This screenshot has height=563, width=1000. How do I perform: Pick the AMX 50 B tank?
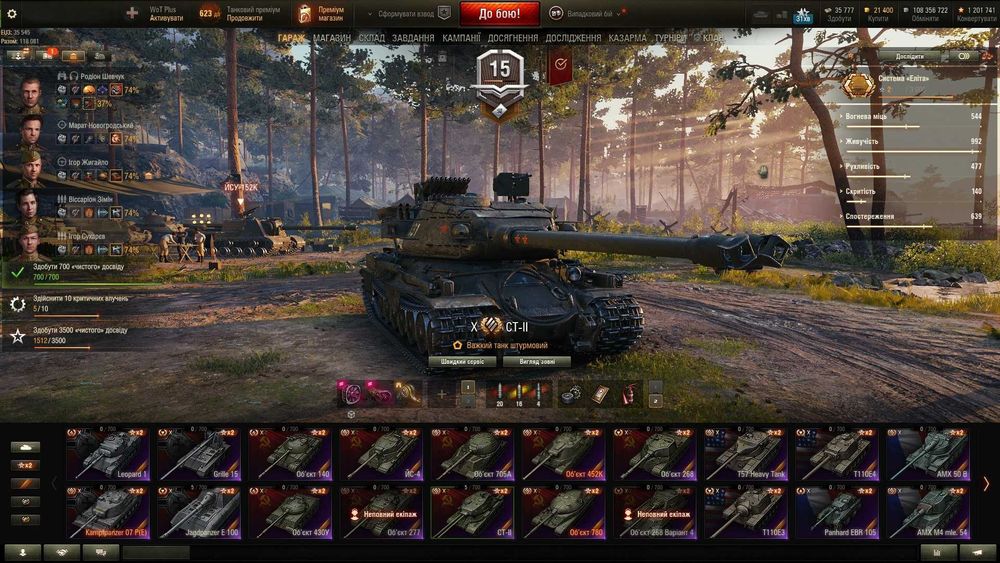pyautogui.click(x=927, y=454)
